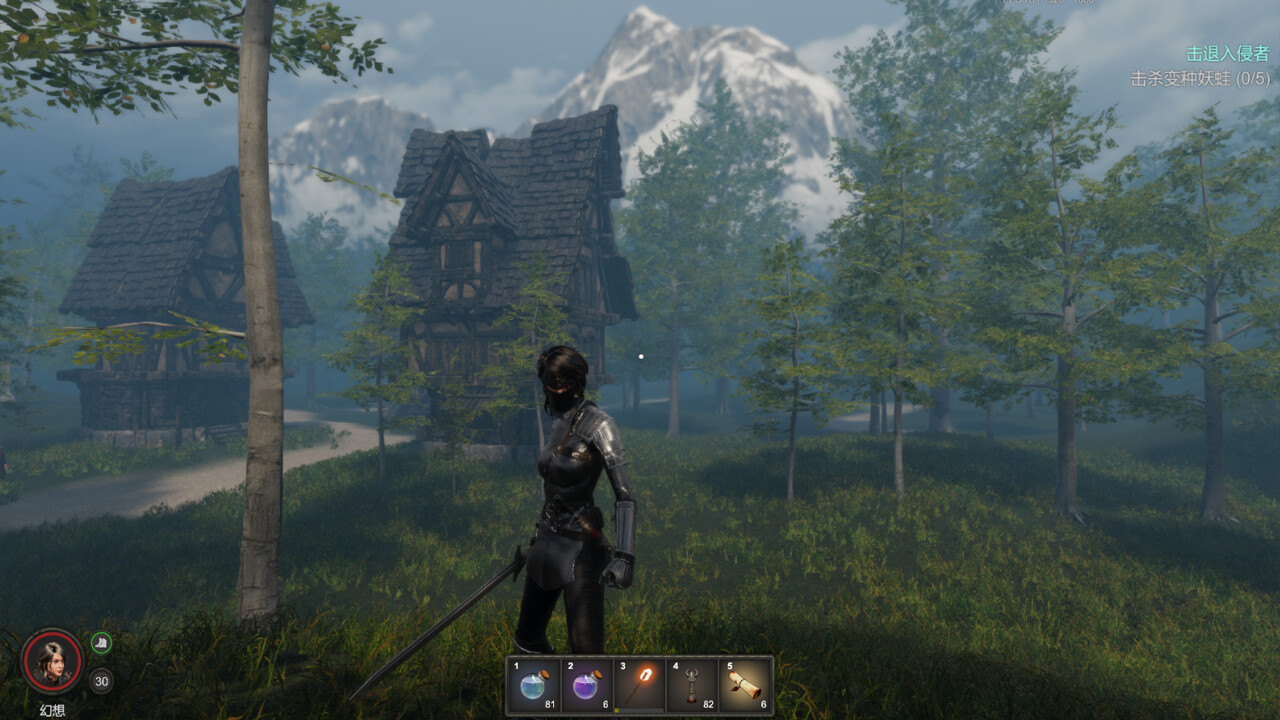Click the level 30 badge
1280x720 pixels.
pos(101,682)
